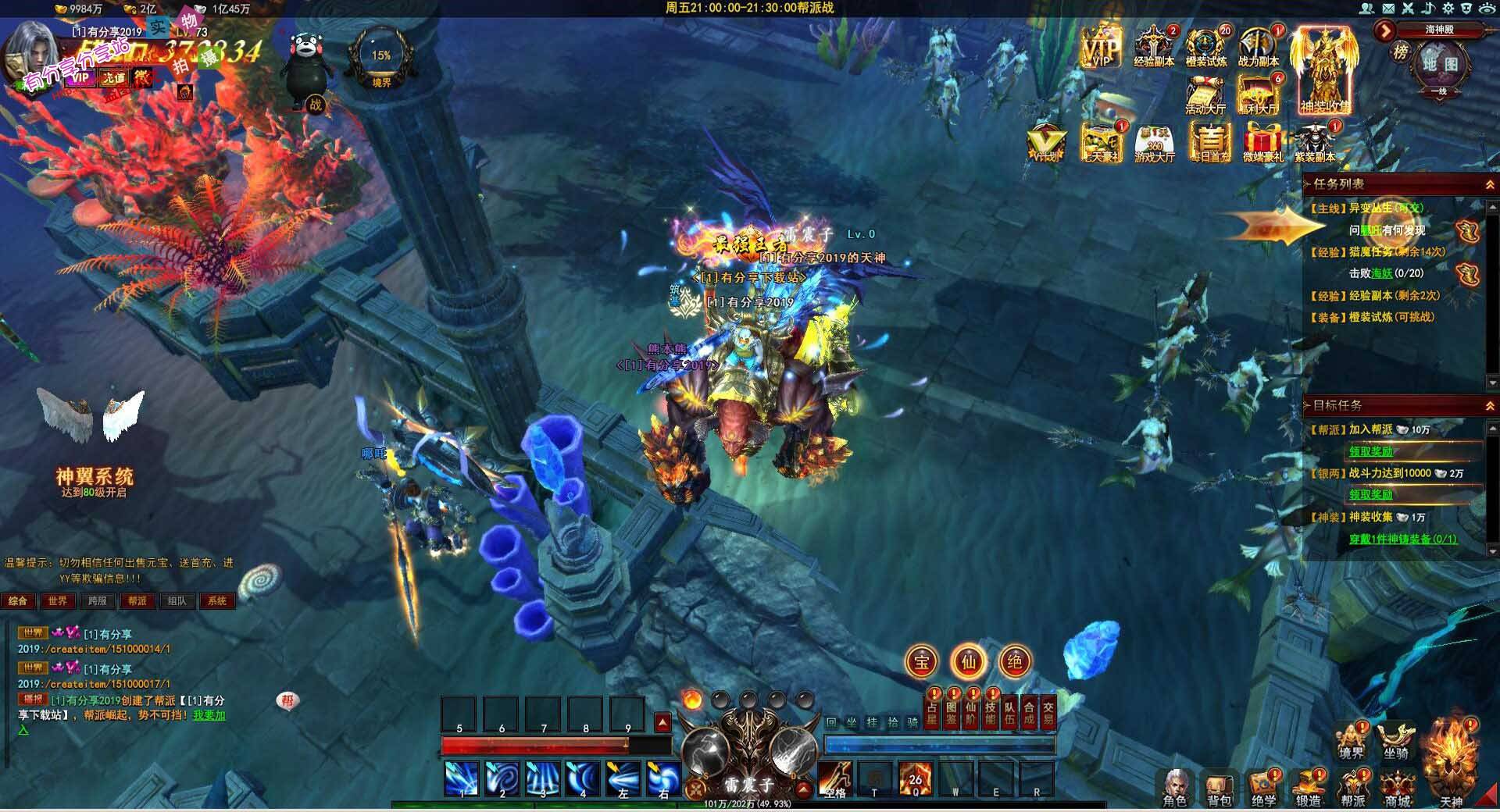Open the 福利大厅 welfare hall chest
Image resolution: width=1500 pixels, height=812 pixels.
(1258, 94)
